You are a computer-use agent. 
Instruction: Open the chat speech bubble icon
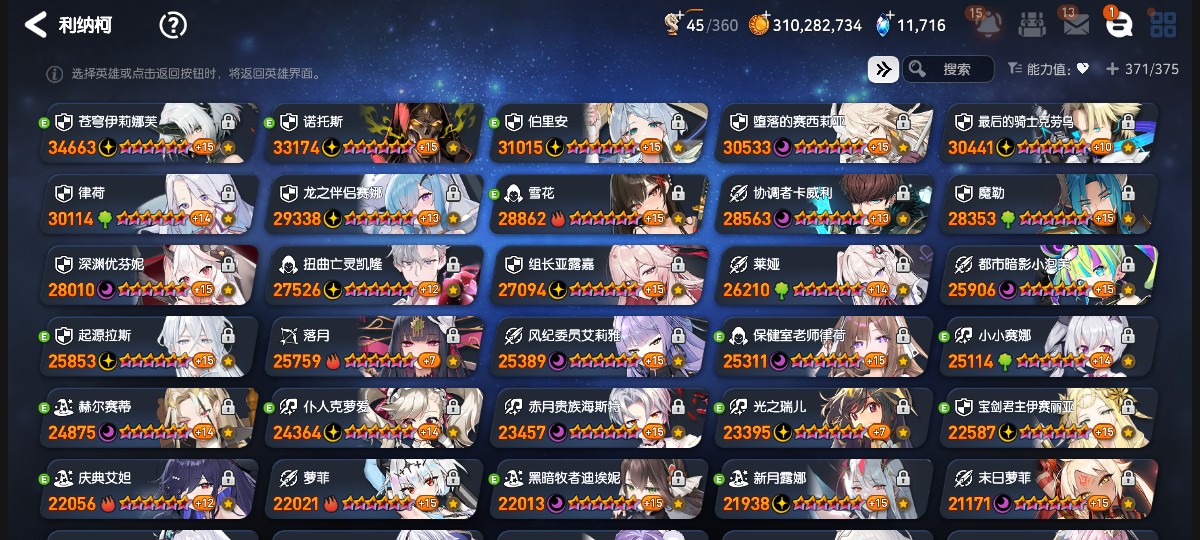click(1118, 25)
